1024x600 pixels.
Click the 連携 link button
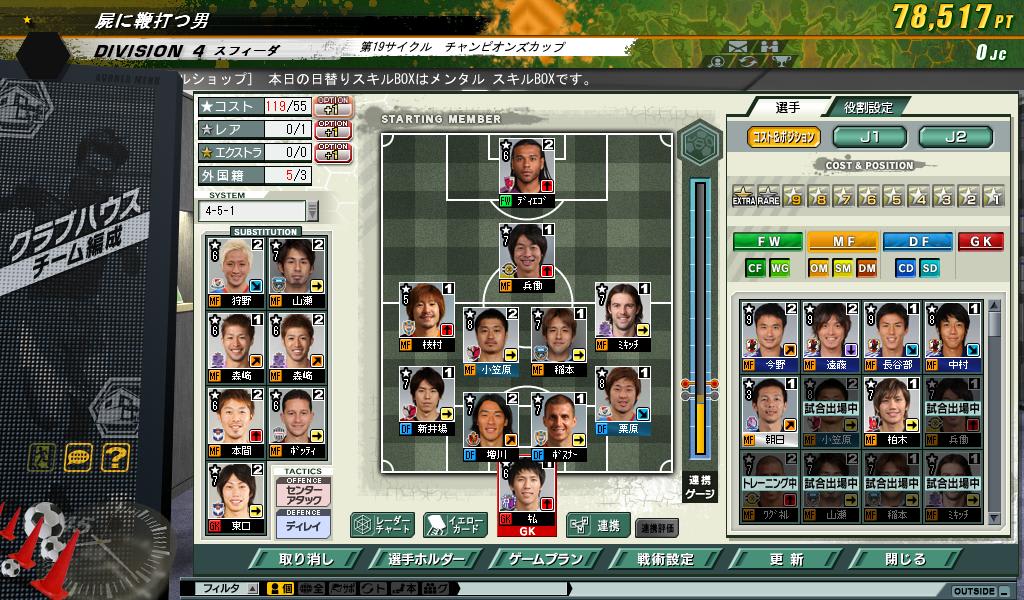pos(597,525)
